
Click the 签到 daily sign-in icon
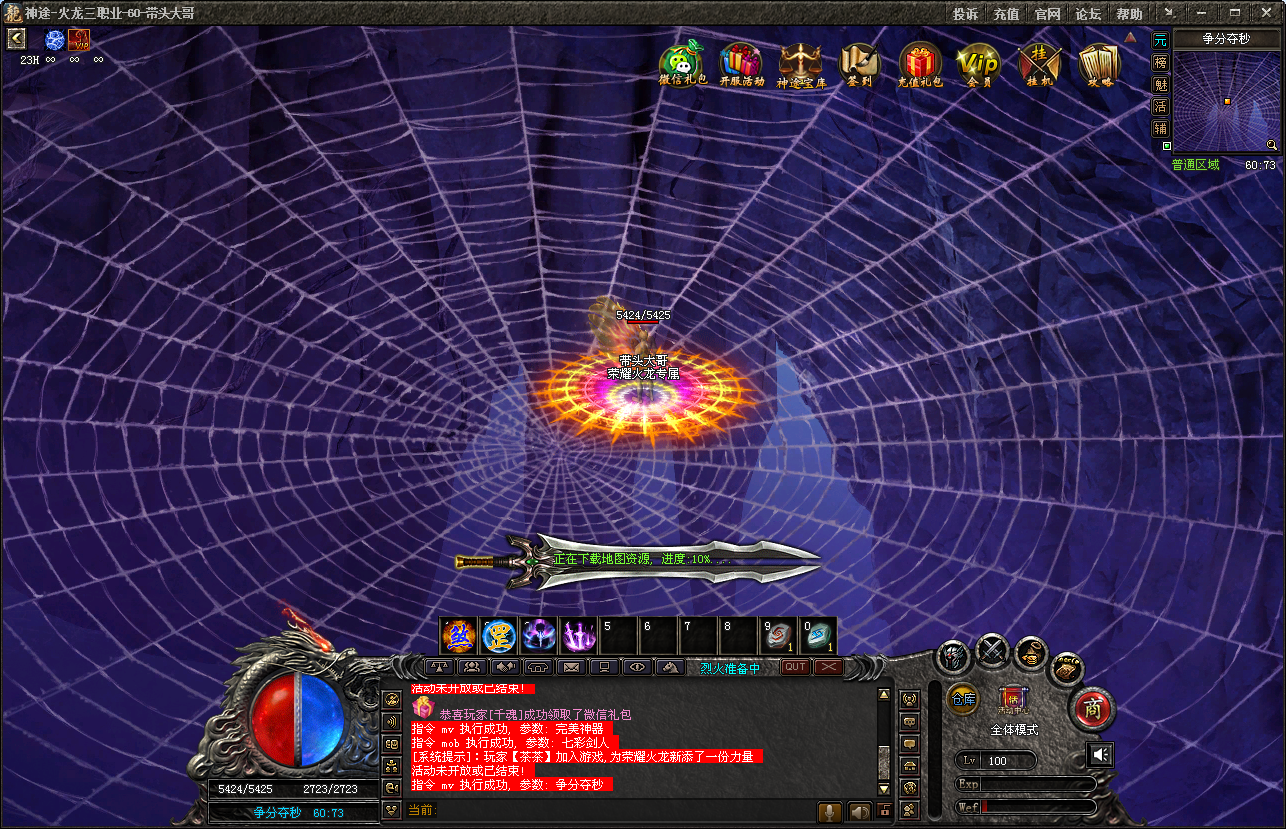coord(859,64)
